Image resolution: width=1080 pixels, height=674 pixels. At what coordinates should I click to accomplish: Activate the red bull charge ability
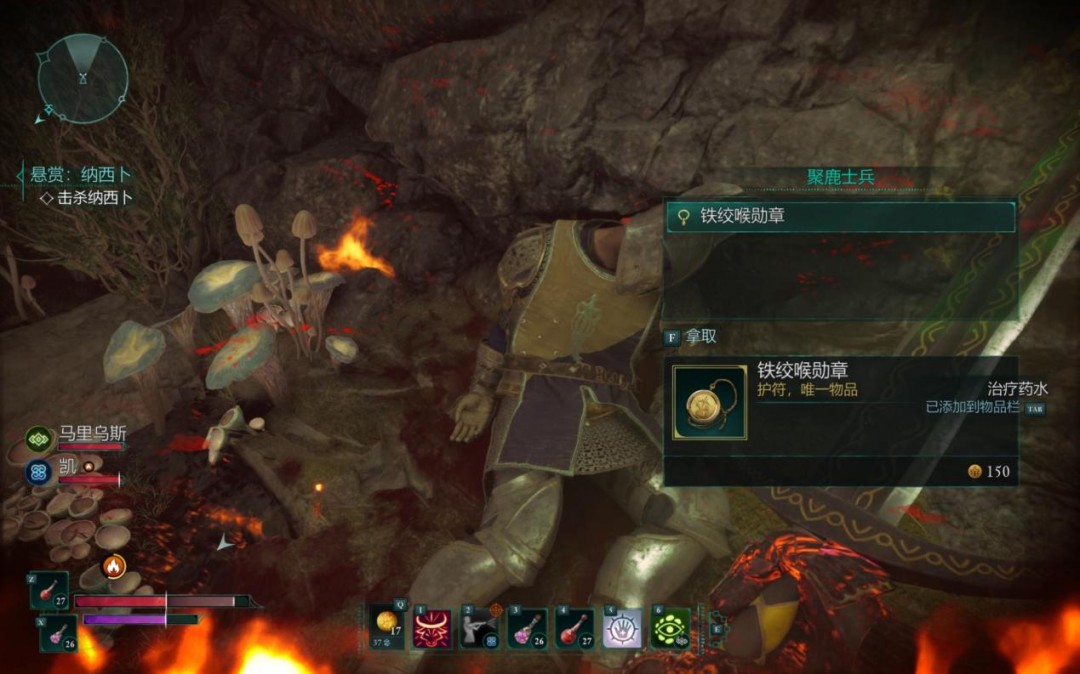point(432,628)
